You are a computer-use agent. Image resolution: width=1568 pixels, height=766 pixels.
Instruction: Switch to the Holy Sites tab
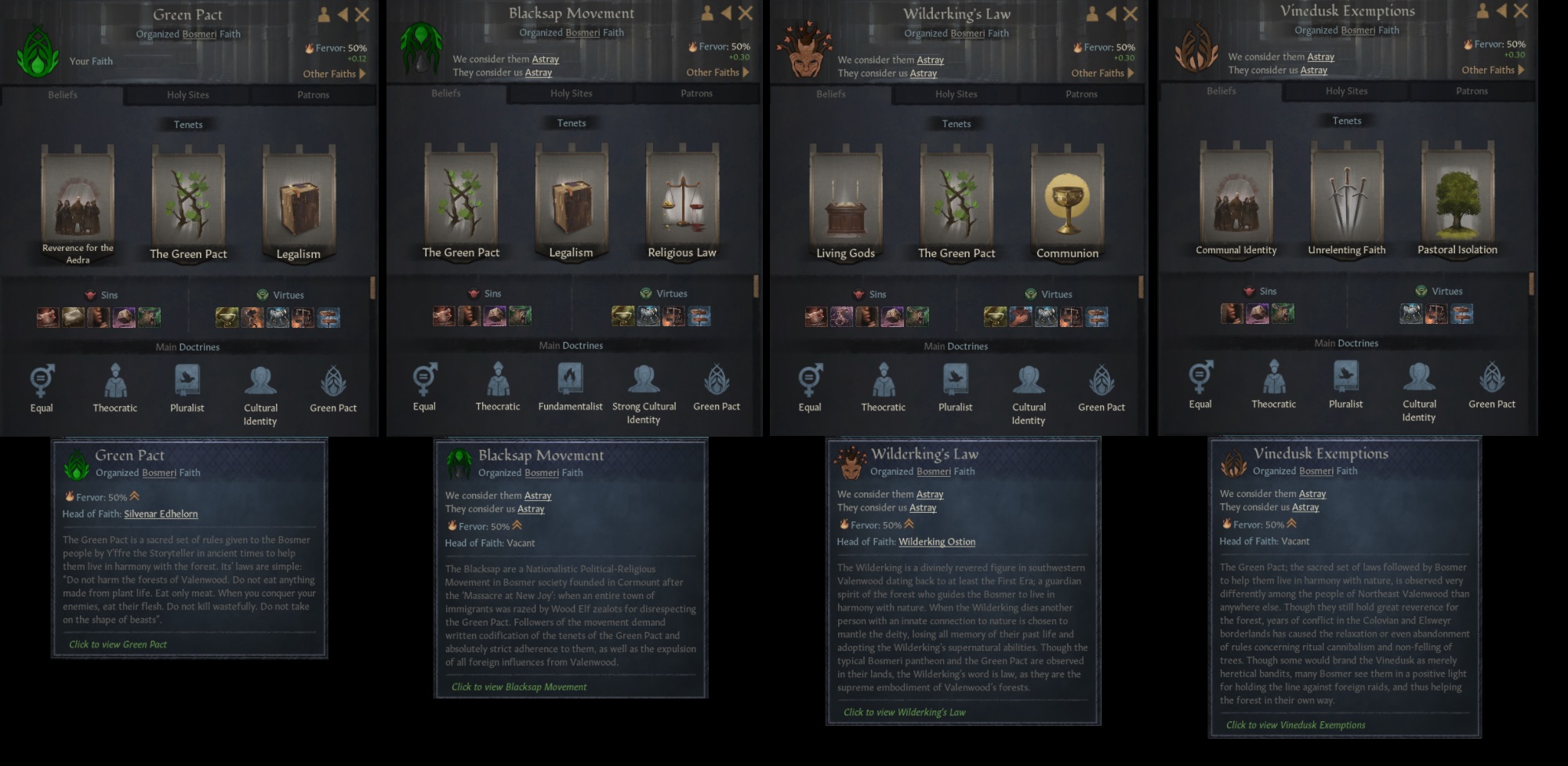(187, 94)
